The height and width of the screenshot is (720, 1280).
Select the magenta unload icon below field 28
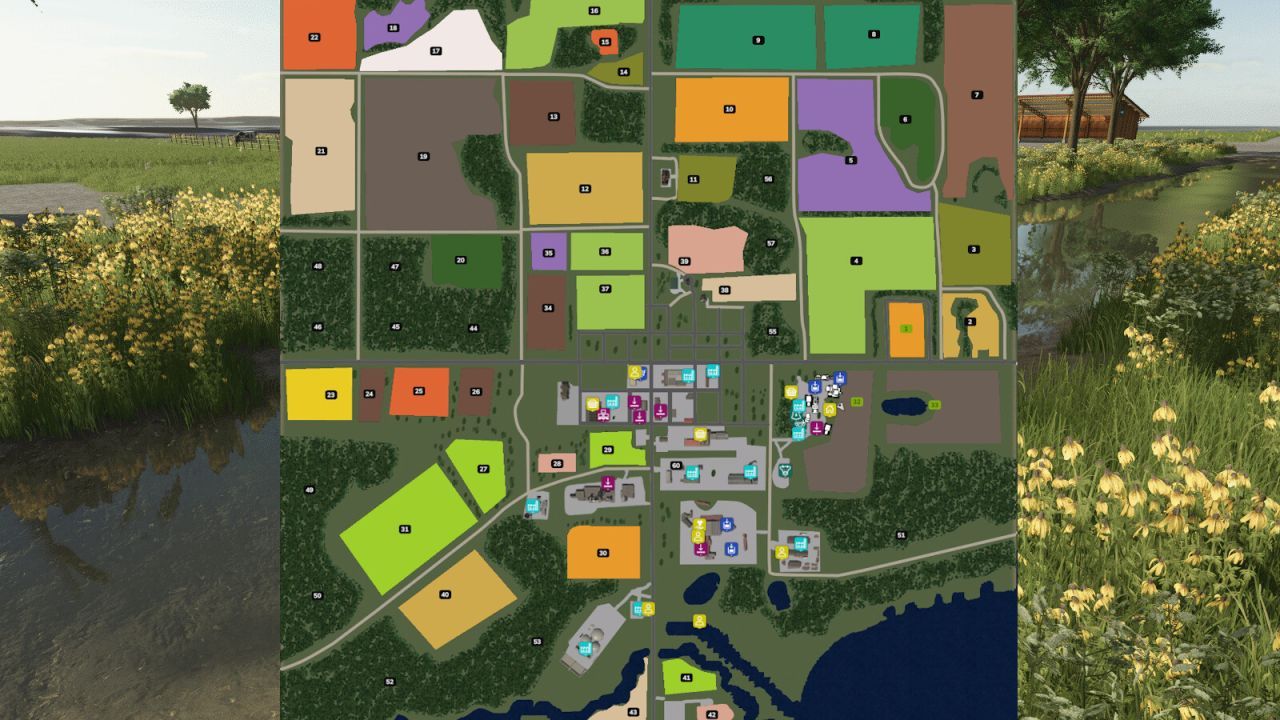(608, 482)
